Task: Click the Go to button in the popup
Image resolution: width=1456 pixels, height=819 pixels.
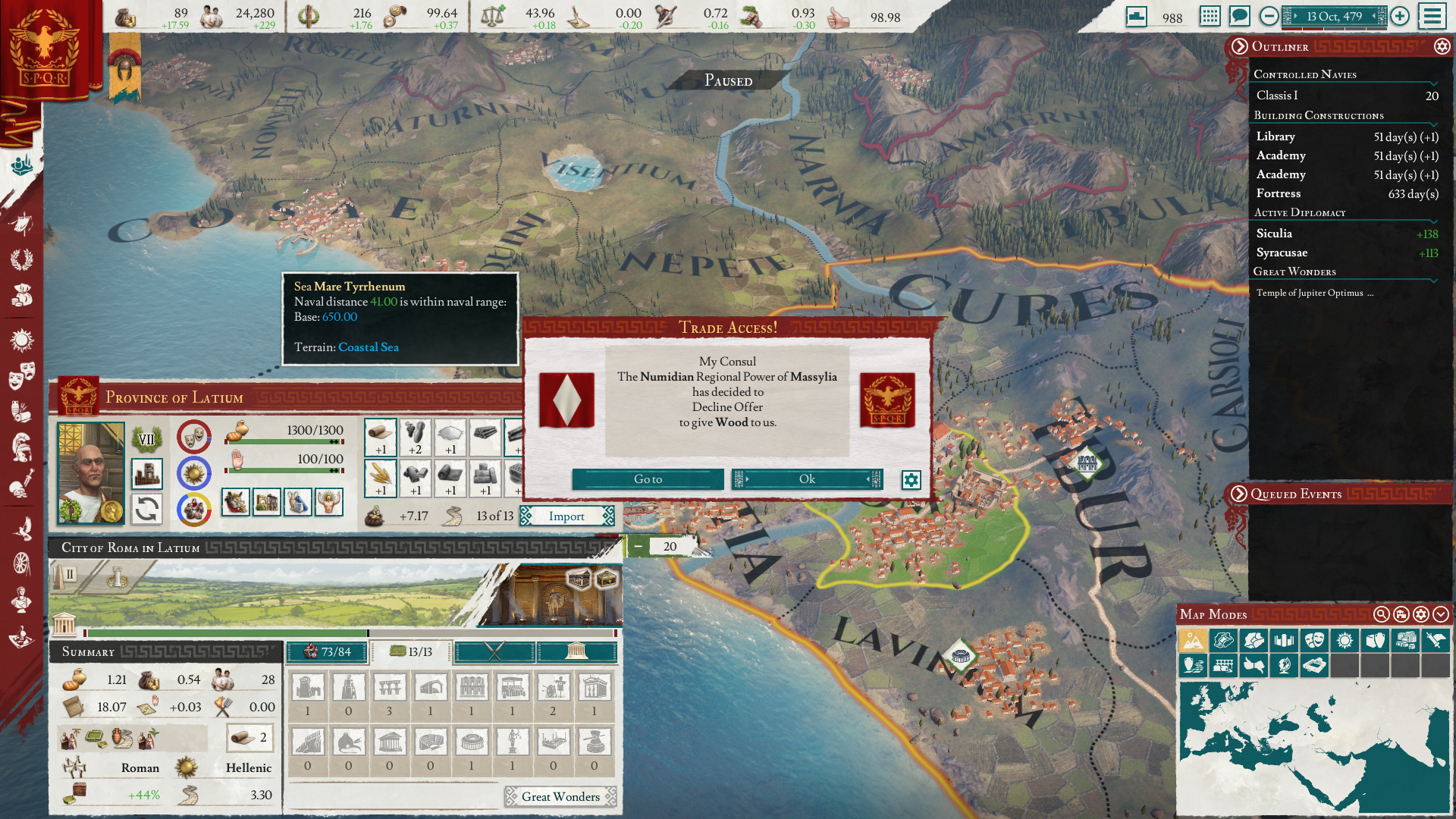Action: click(x=648, y=479)
